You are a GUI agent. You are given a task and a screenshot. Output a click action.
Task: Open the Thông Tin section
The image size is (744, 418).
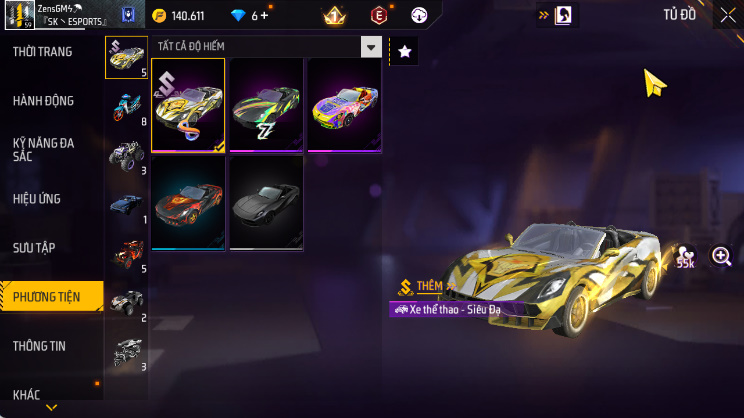click(x=40, y=345)
